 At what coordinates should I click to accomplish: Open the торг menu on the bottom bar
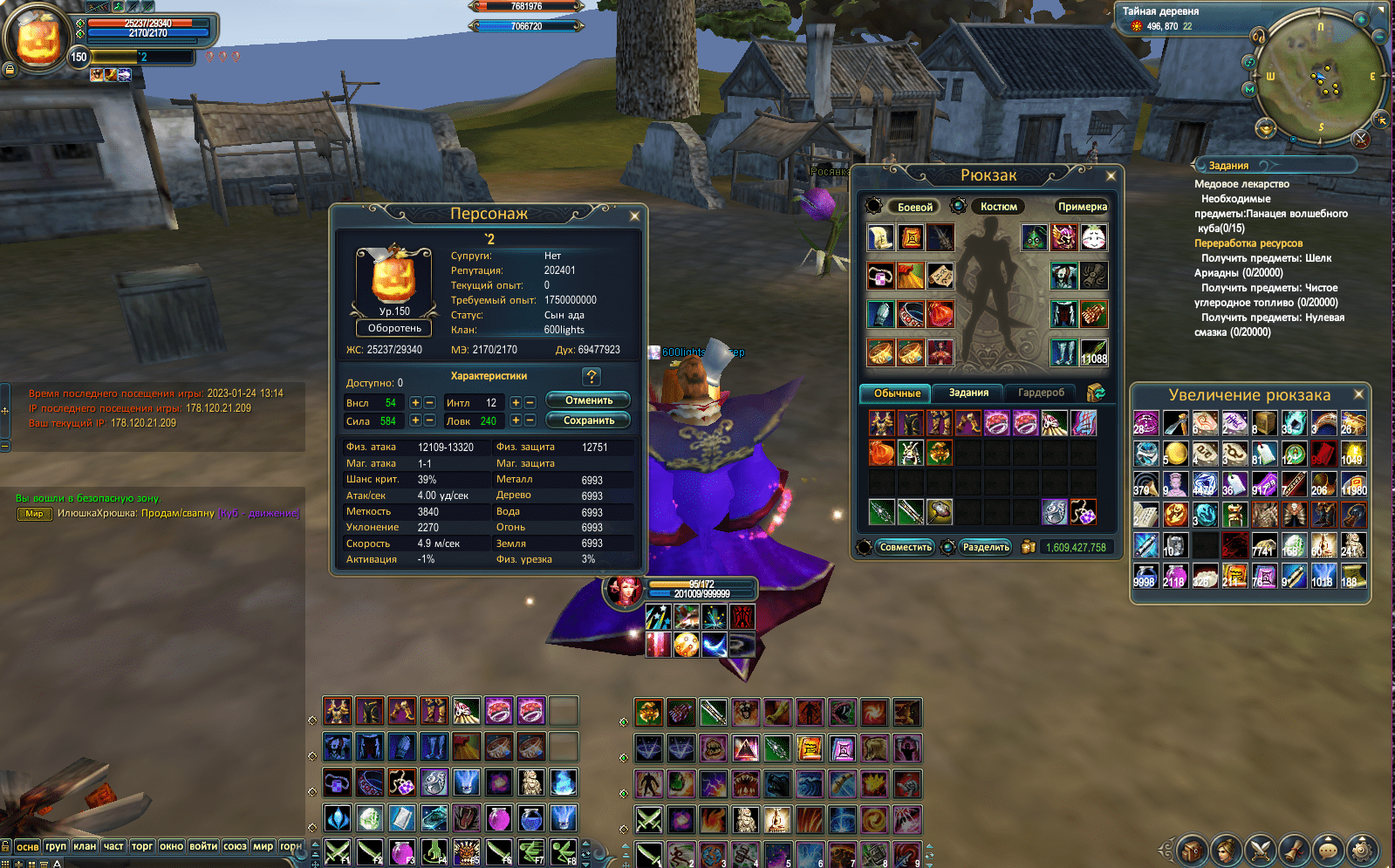tap(142, 847)
